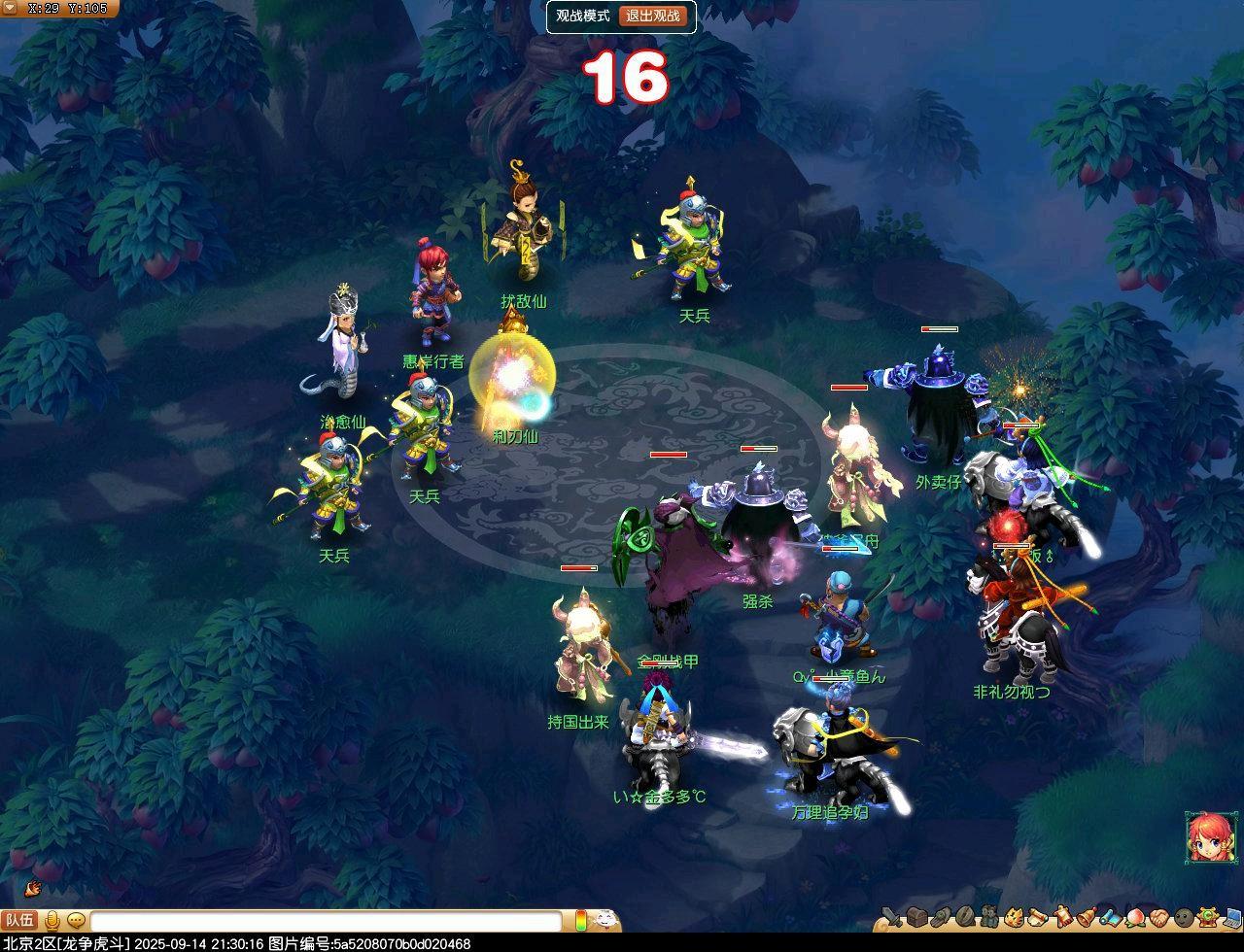Screen dimensions: 1244x952
Task: Switch the 队伍 chat channel button
Action: [19, 920]
